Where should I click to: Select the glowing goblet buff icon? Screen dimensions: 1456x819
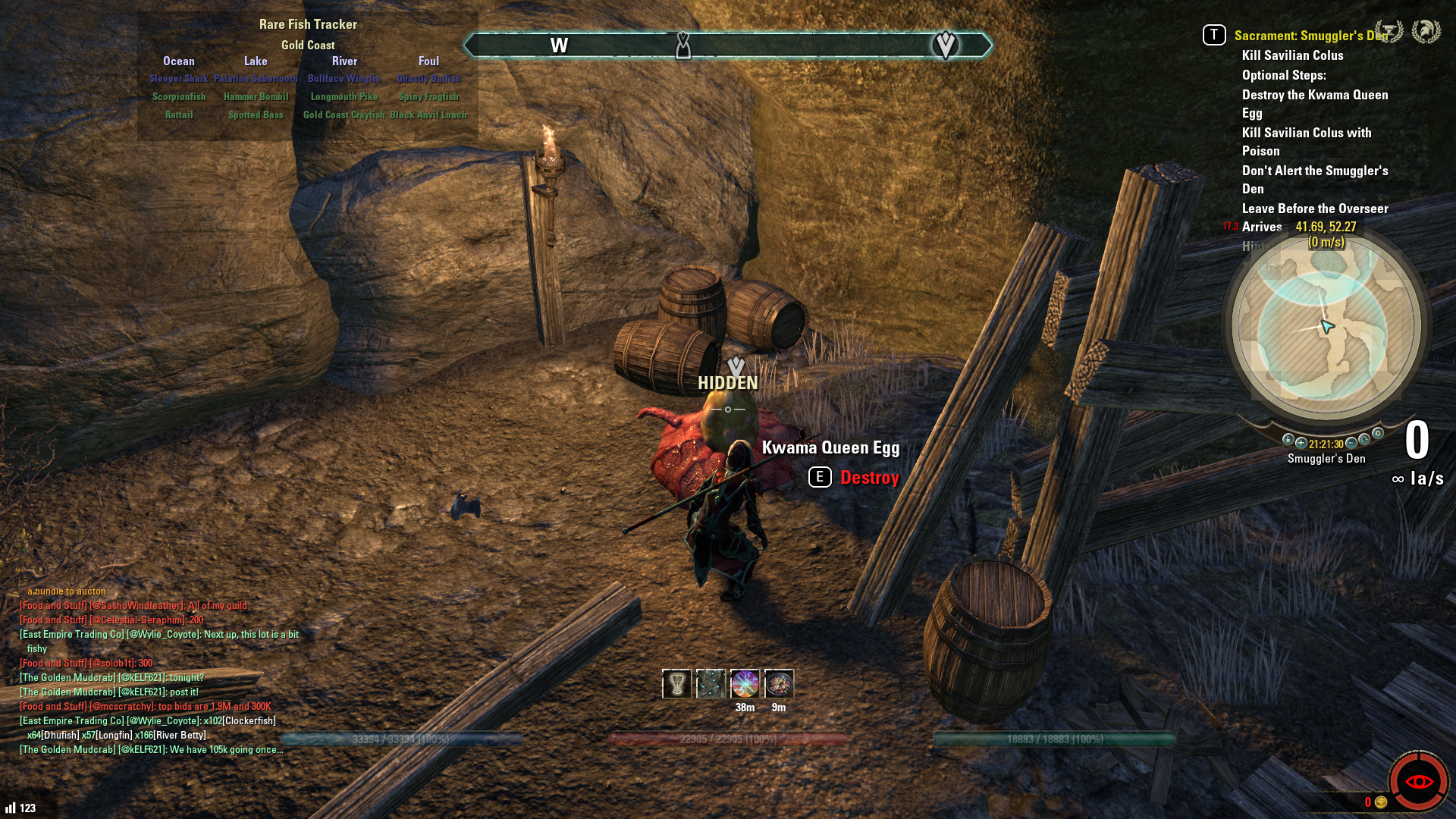pos(676,684)
